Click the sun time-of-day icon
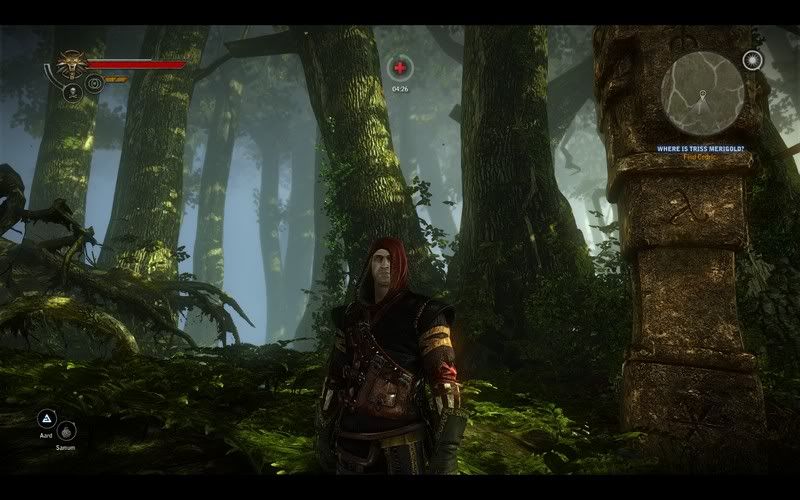800x500 pixels. point(752,60)
